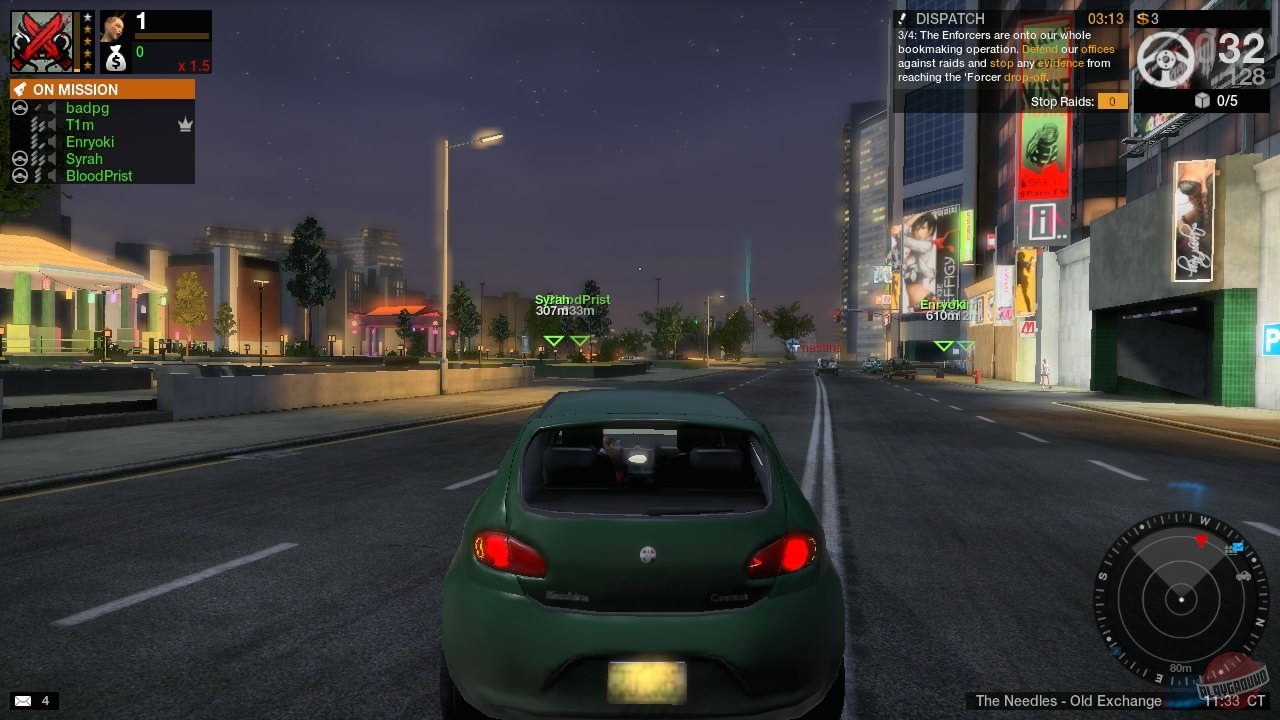Click the Stop Raids counter badge
Viewport: 1280px width, 720px height.
point(1110,100)
